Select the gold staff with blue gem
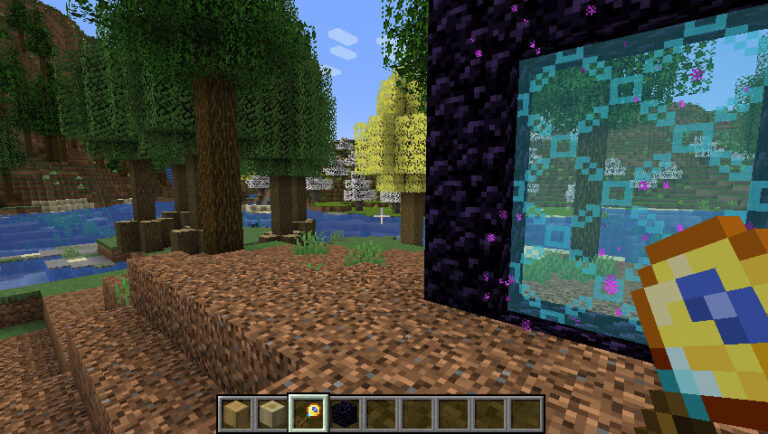 (x=309, y=412)
